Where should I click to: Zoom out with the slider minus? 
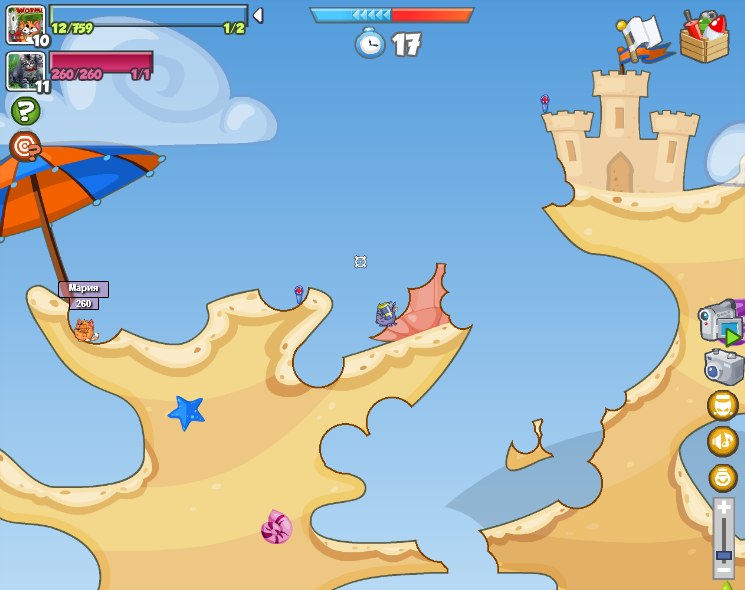723,573
